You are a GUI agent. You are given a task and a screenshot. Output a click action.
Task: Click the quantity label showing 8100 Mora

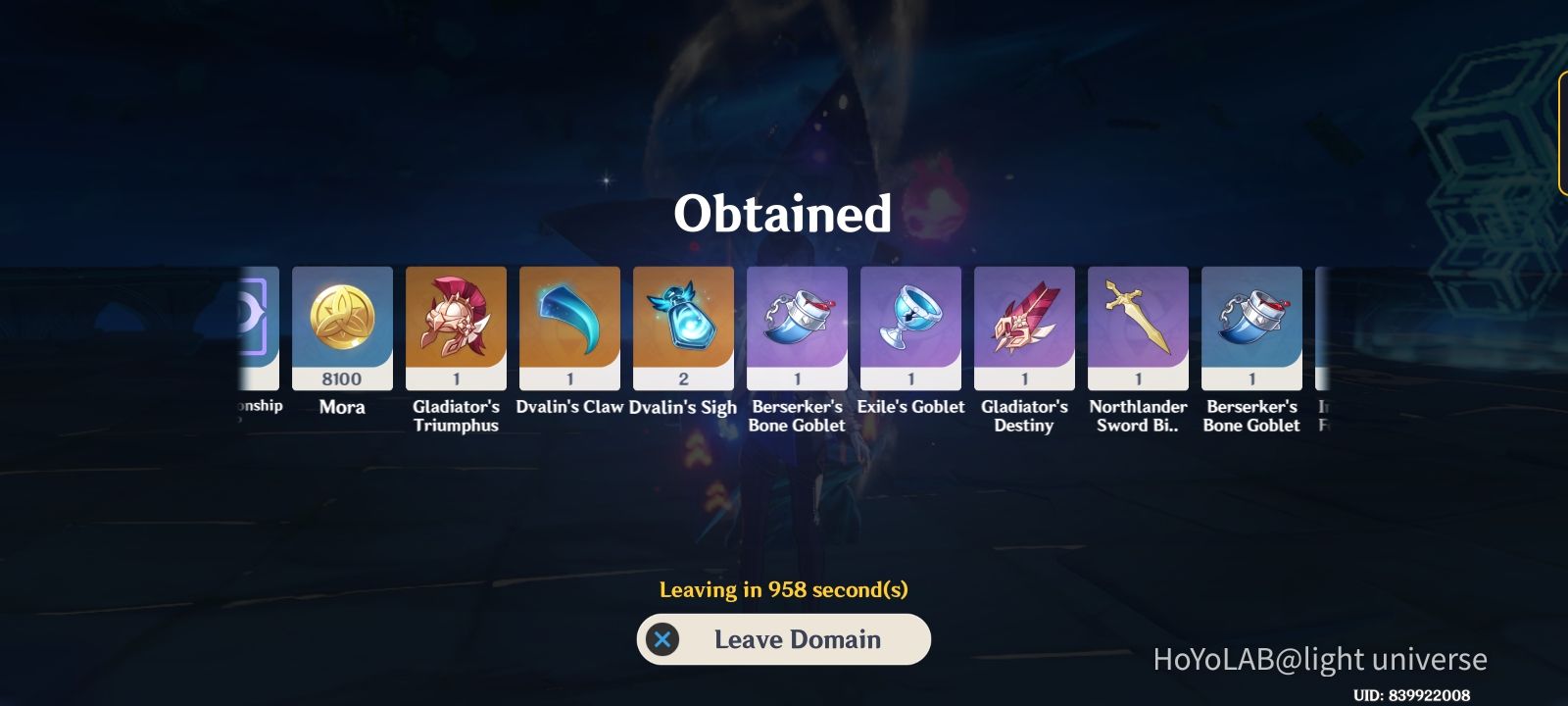[x=342, y=378]
